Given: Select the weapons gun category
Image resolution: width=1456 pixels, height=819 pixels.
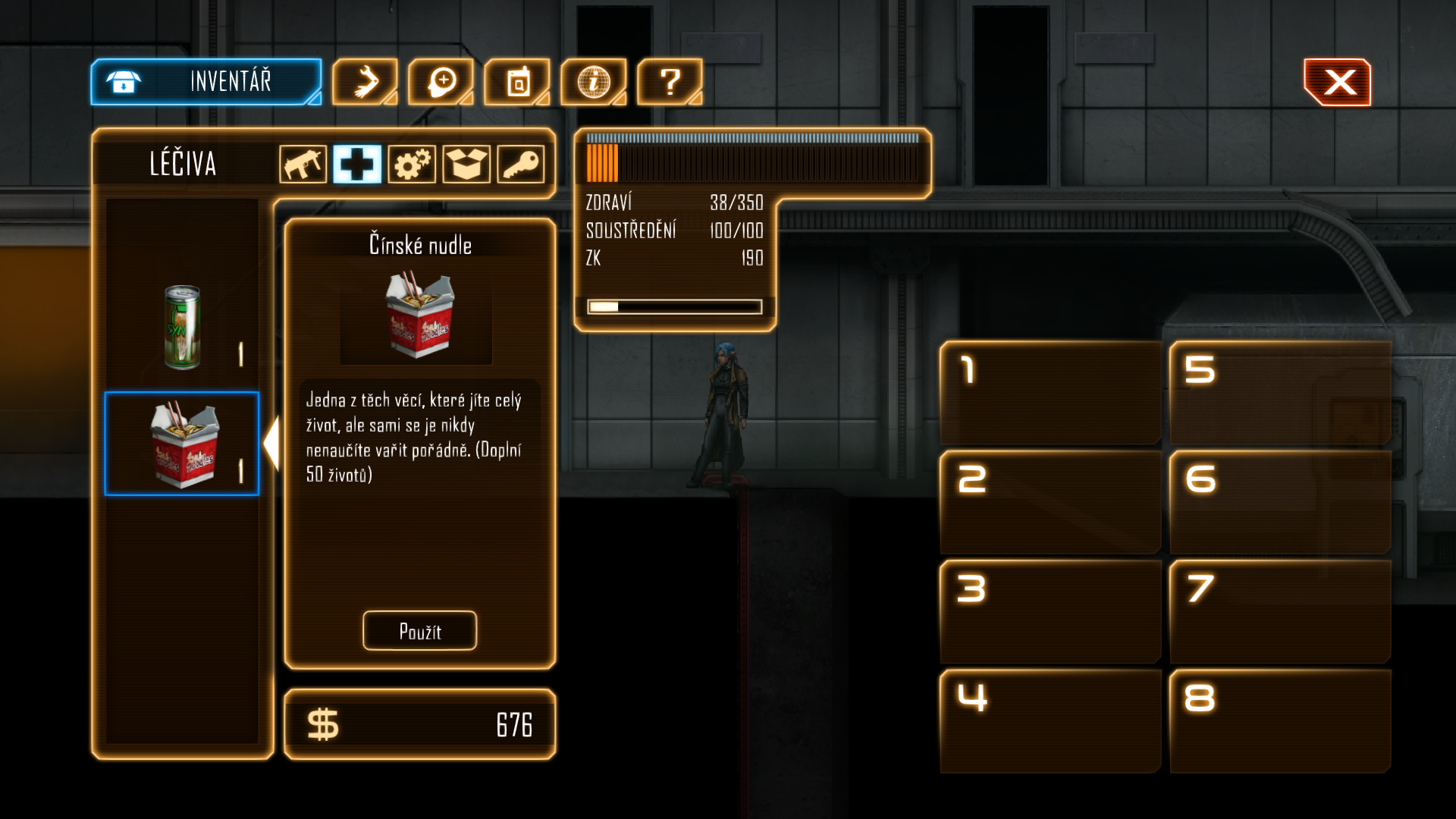Looking at the screenshot, I should [x=303, y=164].
